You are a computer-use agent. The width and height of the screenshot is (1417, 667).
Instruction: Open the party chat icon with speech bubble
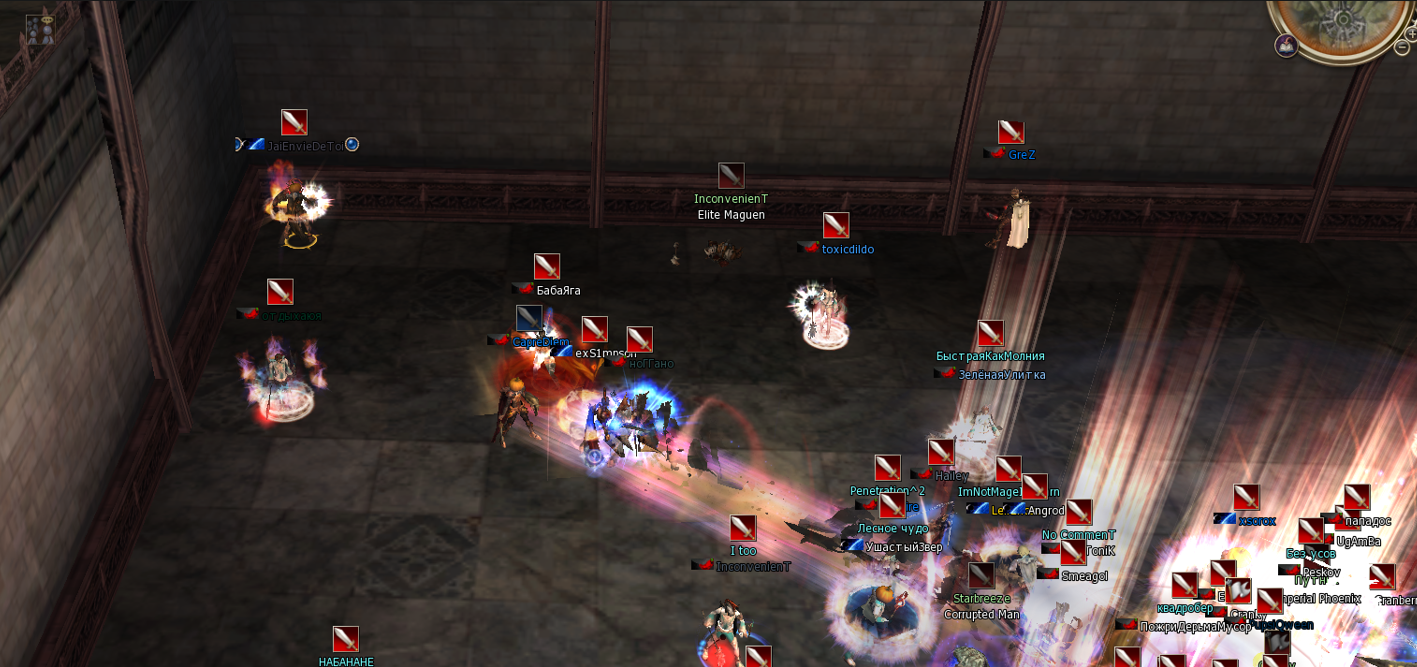click(41, 28)
